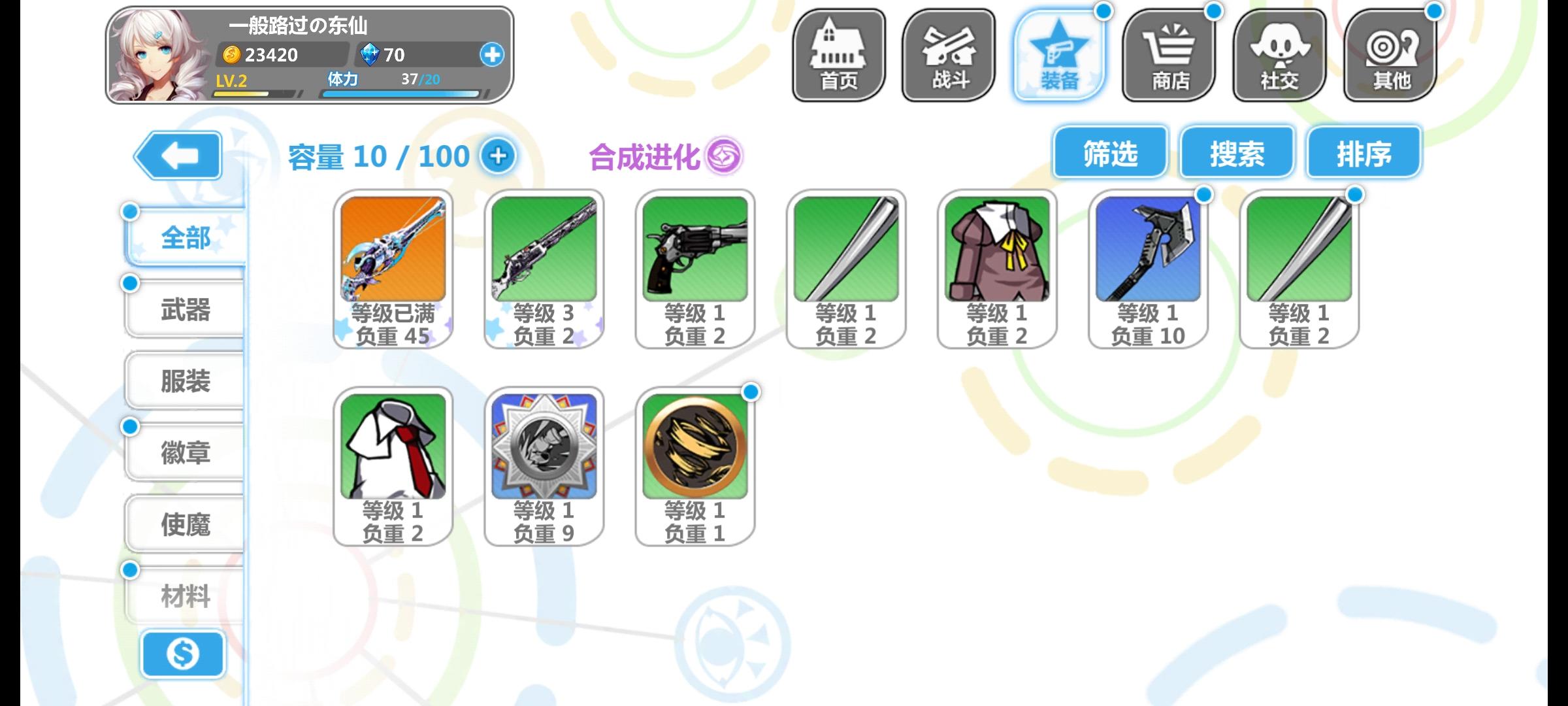Open the 战斗 battle menu
This screenshot has width=1568, height=706.
949,56
